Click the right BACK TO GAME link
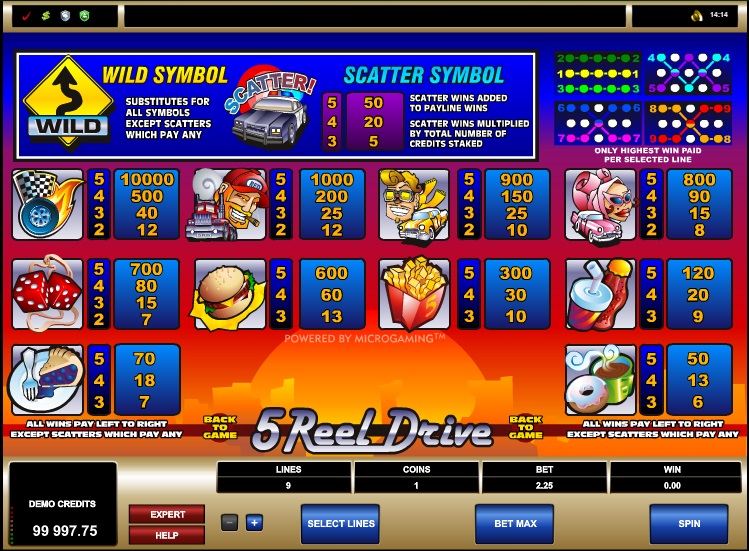The width and height of the screenshot is (749, 551). [x=525, y=427]
